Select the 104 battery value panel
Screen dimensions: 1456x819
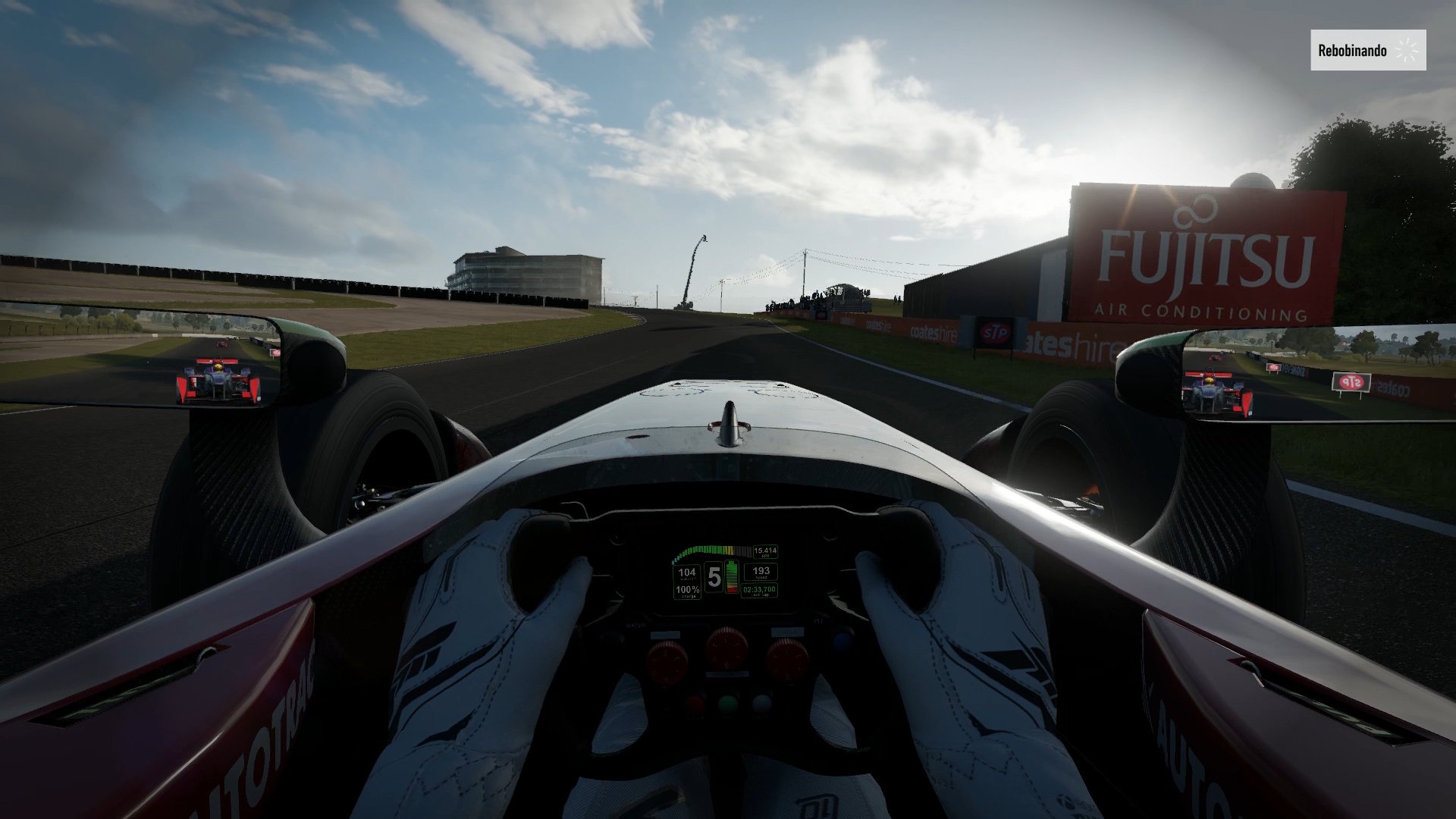[x=688, y=573]
